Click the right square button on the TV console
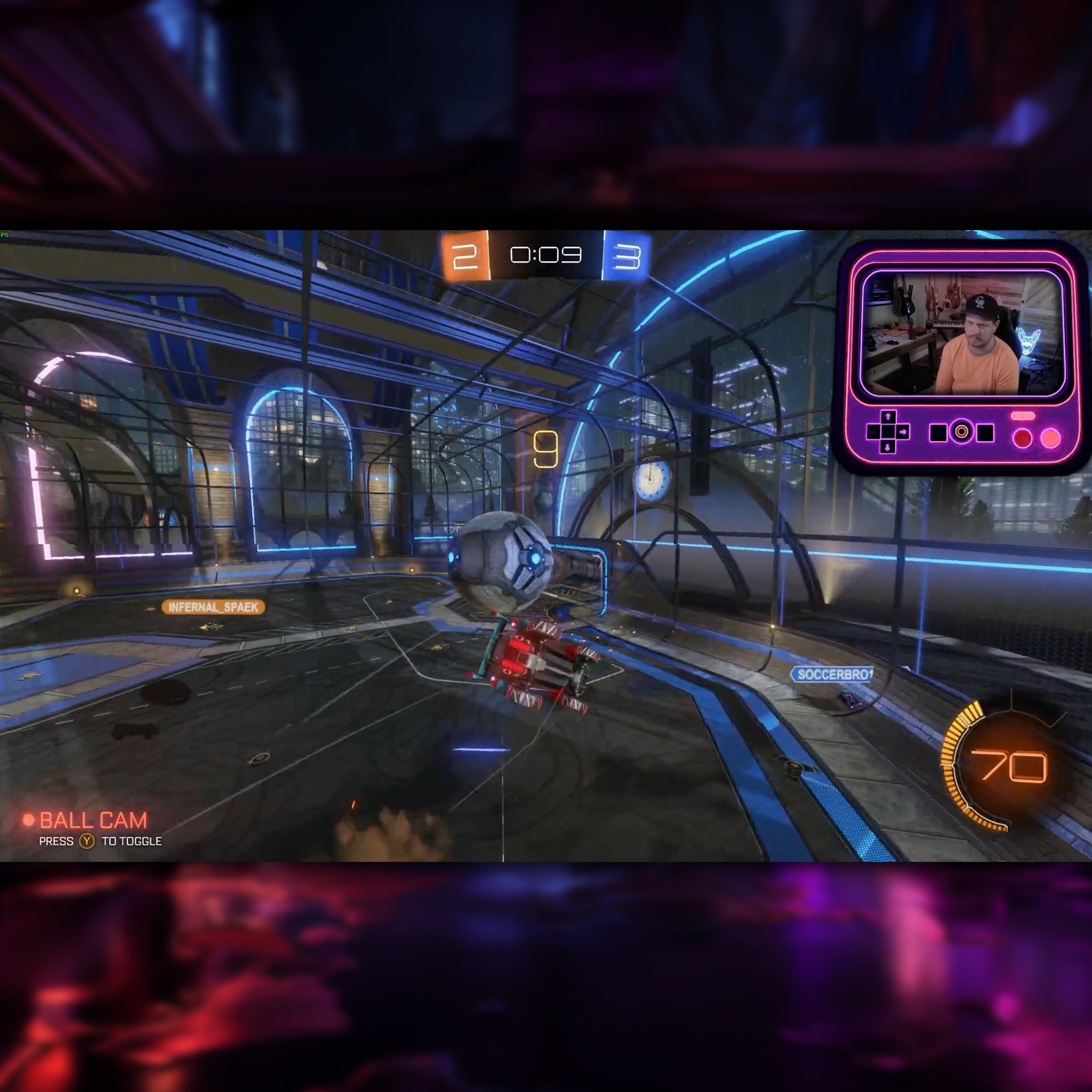Image resolution: width=1092 pixels, height=1092 pixels. 986,433
